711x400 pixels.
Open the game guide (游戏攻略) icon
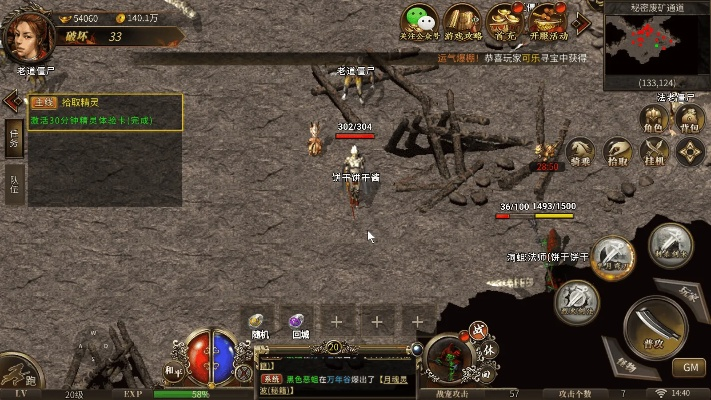pos(464,22)
